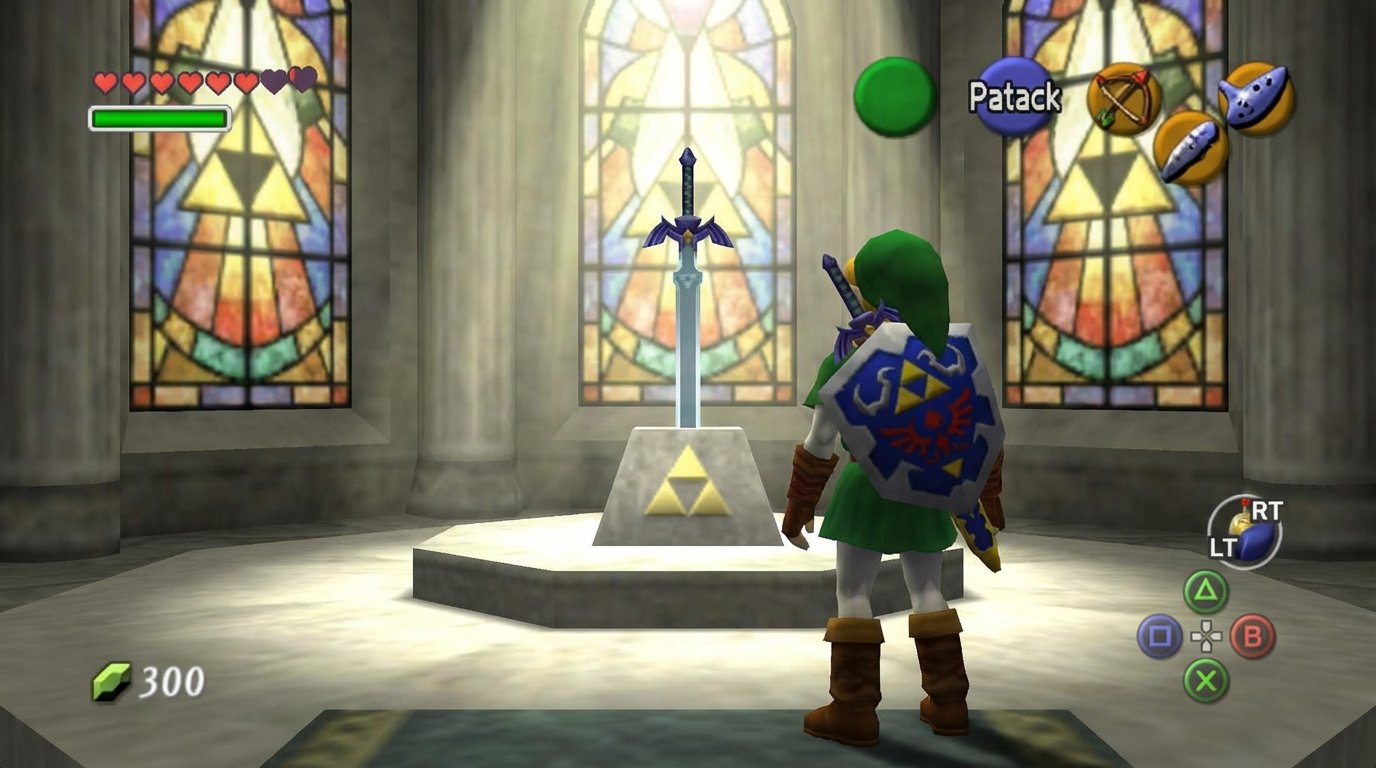Click the red B controller button icon
This screenshot has width=1376, height=768.
point(1253,635)
